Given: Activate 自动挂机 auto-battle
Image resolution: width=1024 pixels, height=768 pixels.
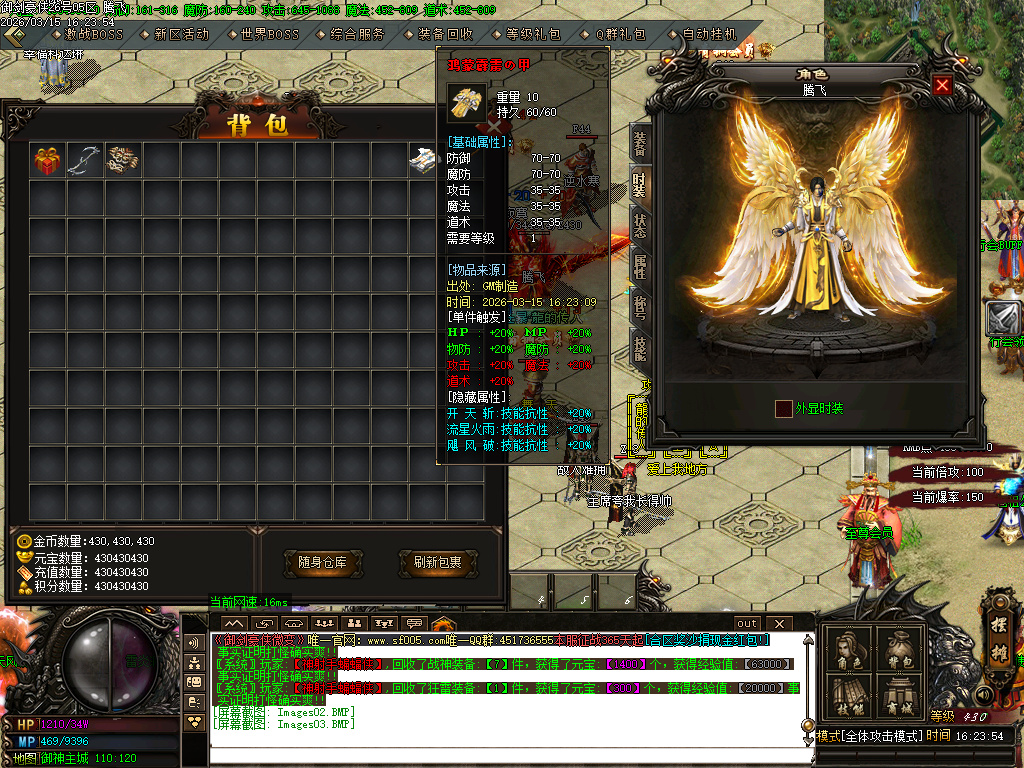Looking at the screenshot, I should [708, 34].
